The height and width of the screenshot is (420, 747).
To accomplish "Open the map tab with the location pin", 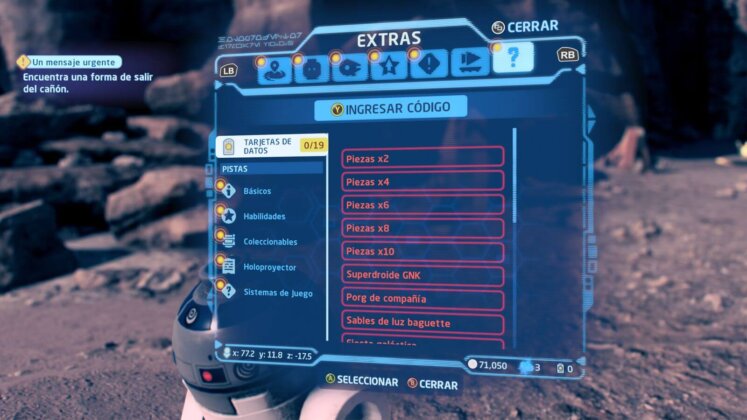I will click(276, 68).
